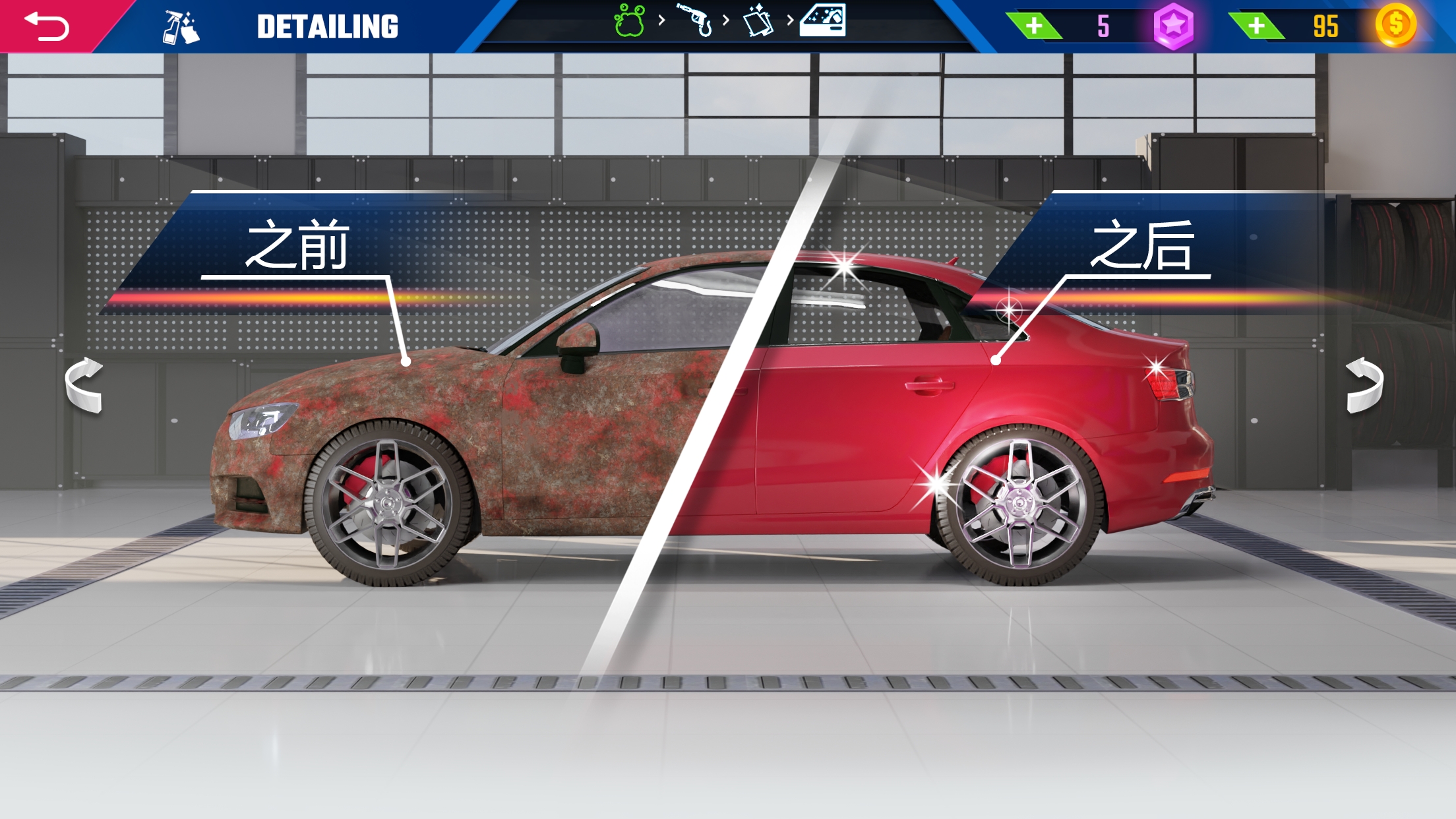Image resolution: width=1456 pixels, height=819 pixels.
Task: Rotate the car with the left arrow
Action: (84, 385)
